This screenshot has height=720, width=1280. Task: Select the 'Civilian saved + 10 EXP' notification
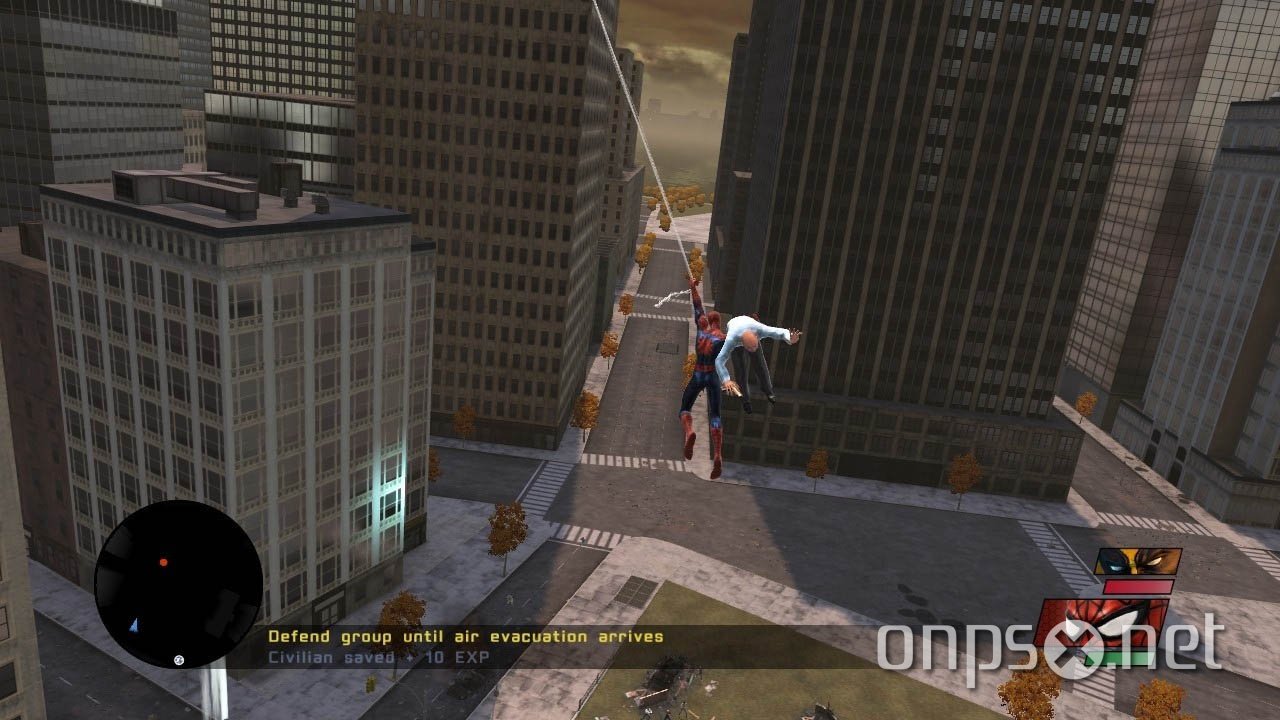[x=380, y=656]
